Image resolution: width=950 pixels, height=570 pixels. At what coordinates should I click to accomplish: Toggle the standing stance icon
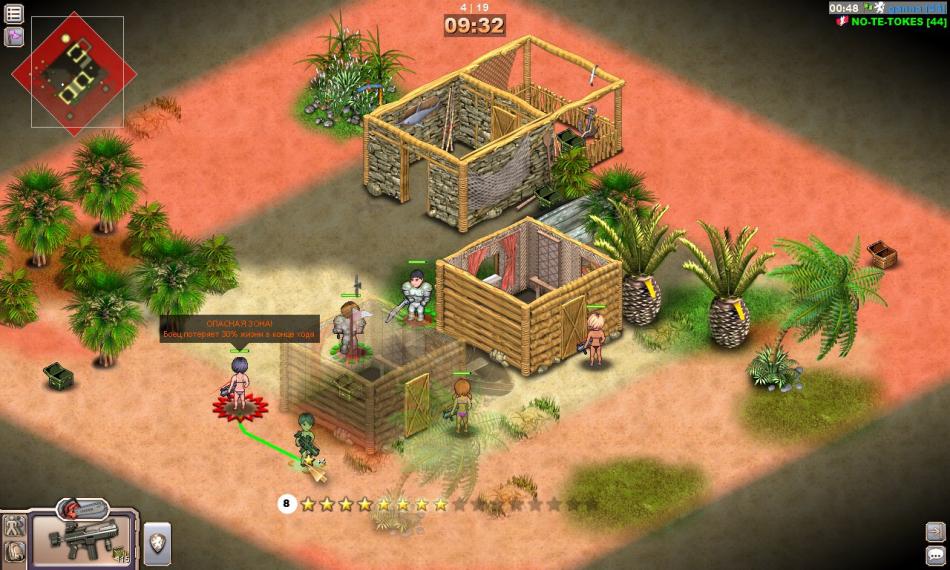[x=15, y=526]
